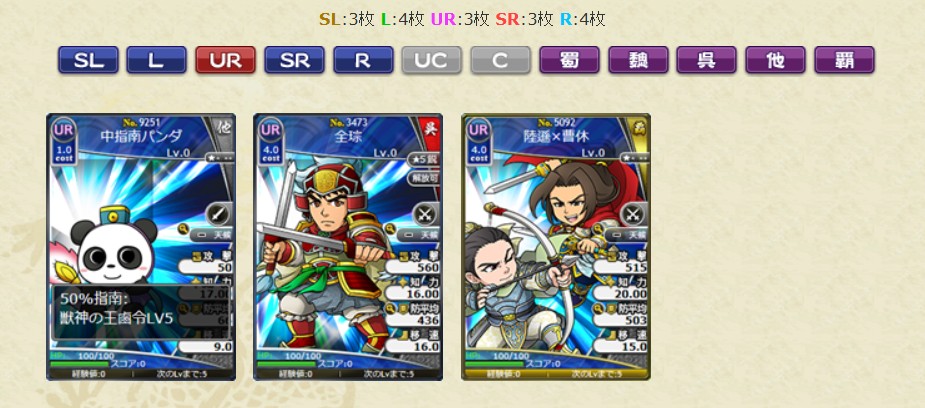This screenshot has height=408, width=925.
Task: Pick the 陸遜×曹休 card
Action: pyautogui.click(x=556, y=247)
